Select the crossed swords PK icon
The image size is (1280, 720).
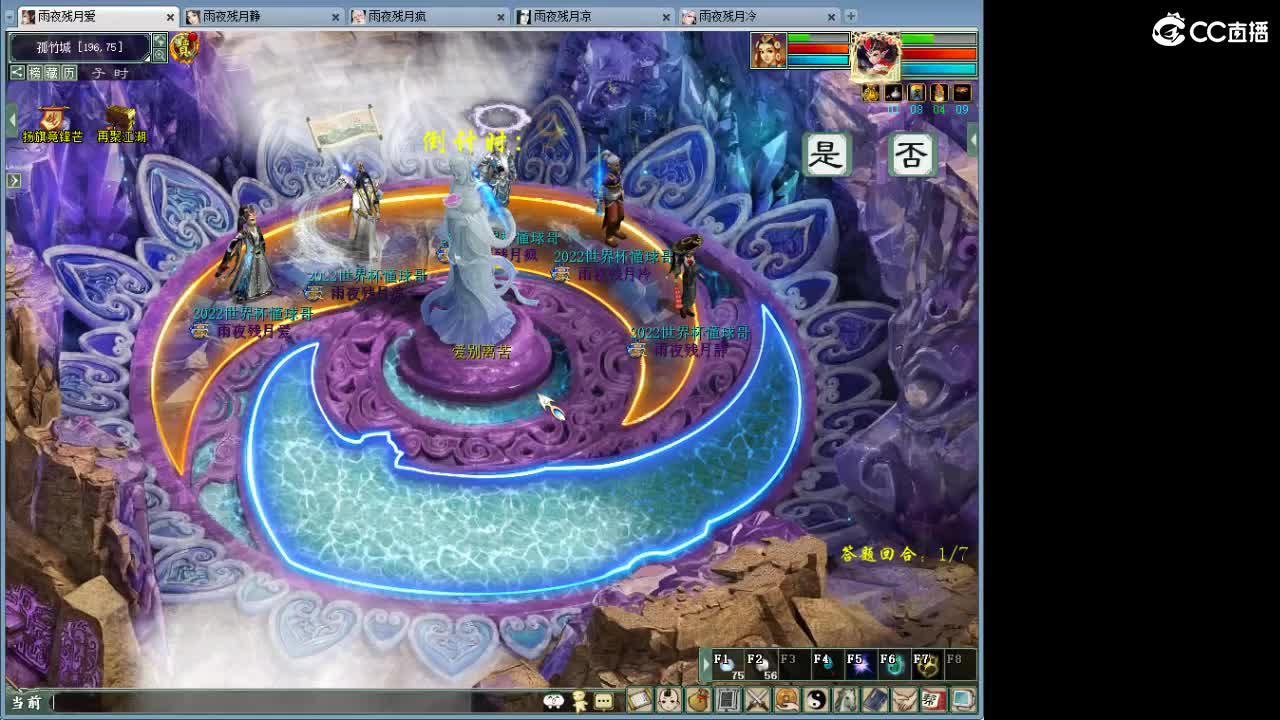(755, 702)
